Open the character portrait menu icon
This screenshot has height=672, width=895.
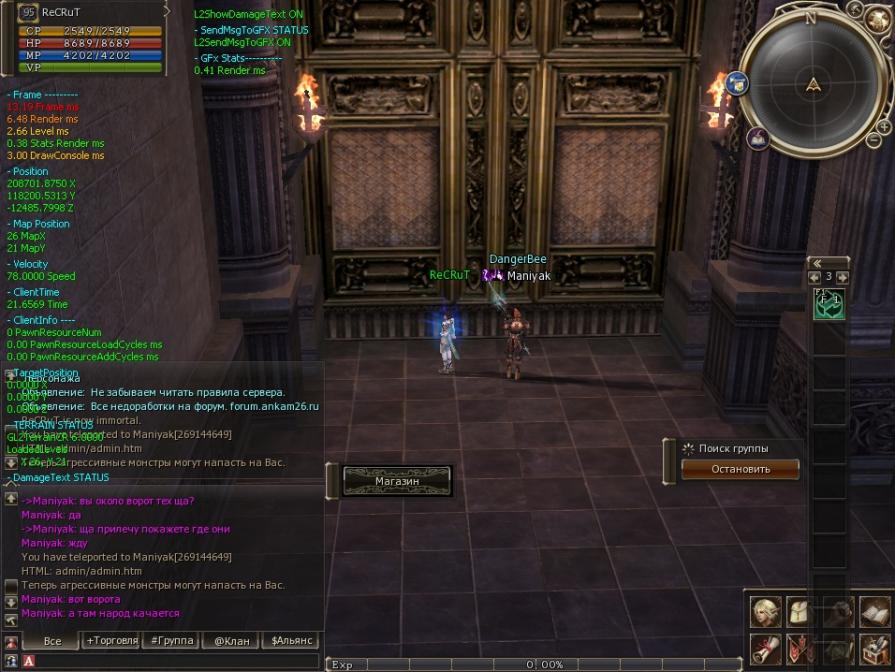click(x=767, y=611)
